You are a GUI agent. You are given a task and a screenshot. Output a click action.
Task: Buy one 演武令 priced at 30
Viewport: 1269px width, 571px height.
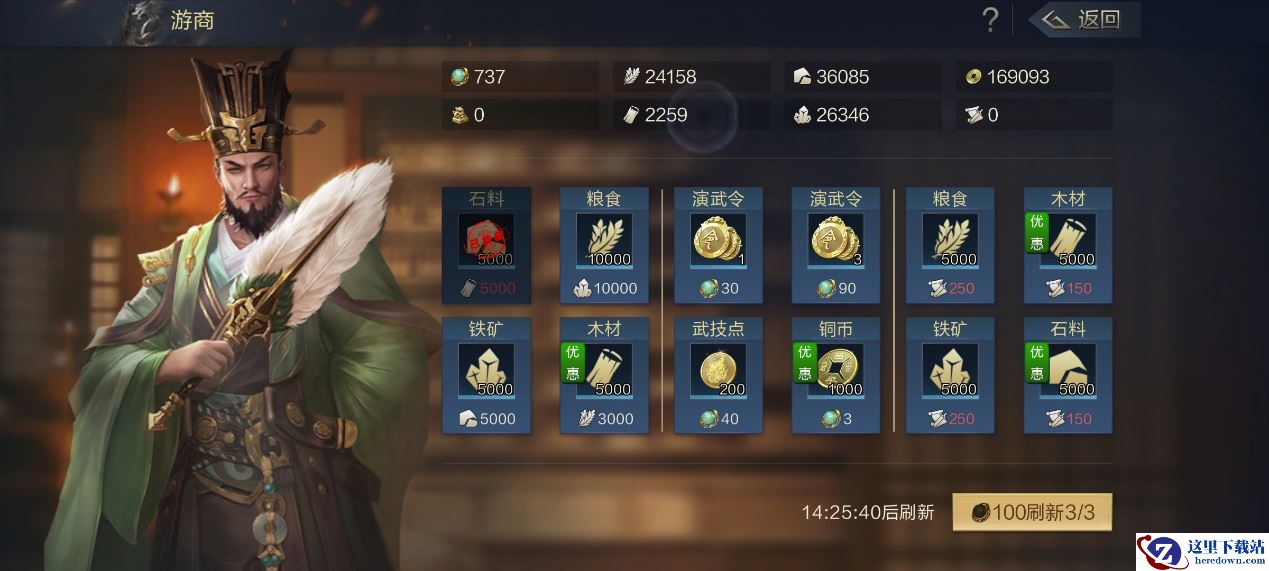[x=718, y=245]
